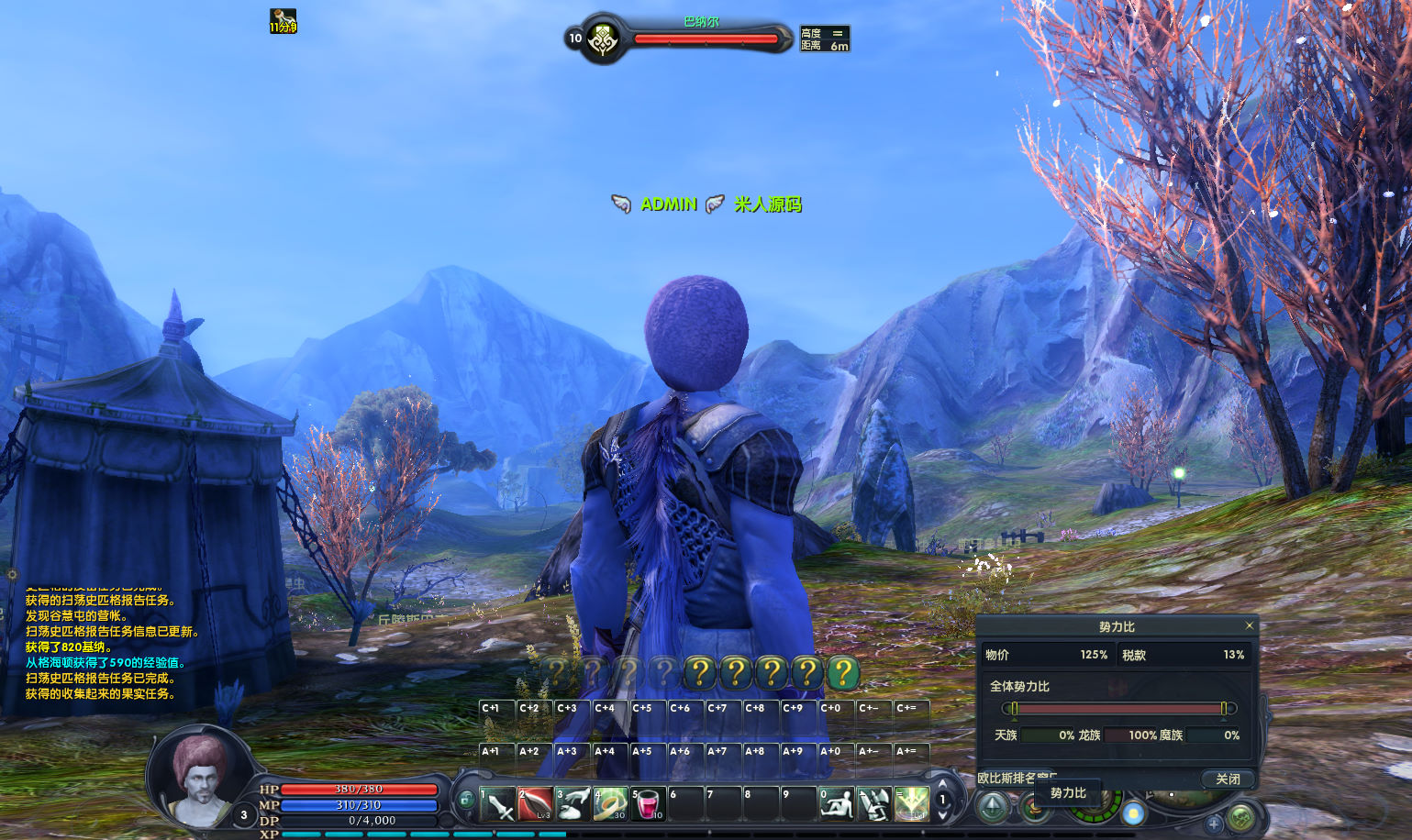This screenshot has height=840, width=1412.
Task: Click the buff icon showing 11分钟
Action: pos(283,20)
